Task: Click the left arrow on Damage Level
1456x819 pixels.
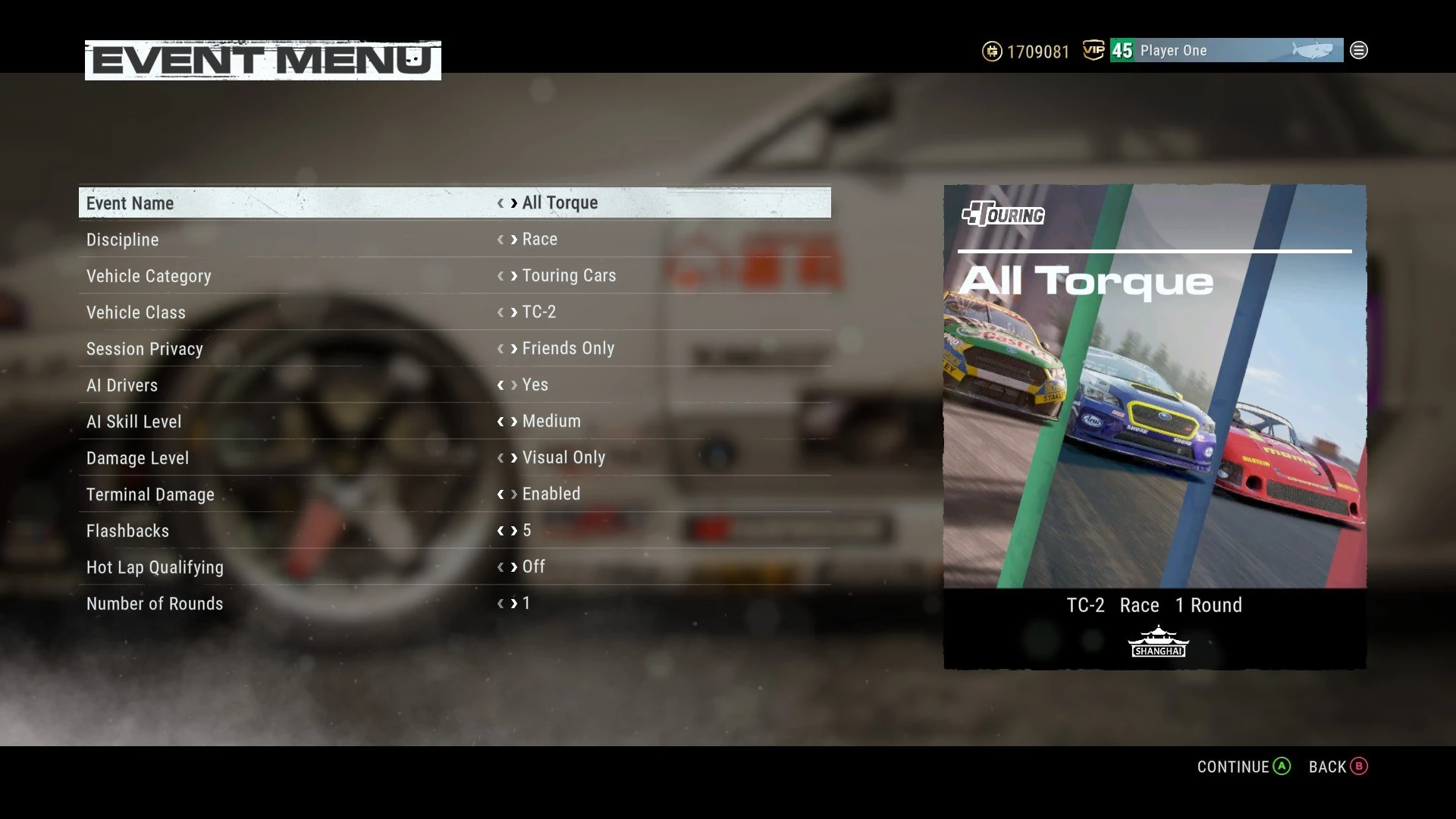Action: (x=499, y=457)
